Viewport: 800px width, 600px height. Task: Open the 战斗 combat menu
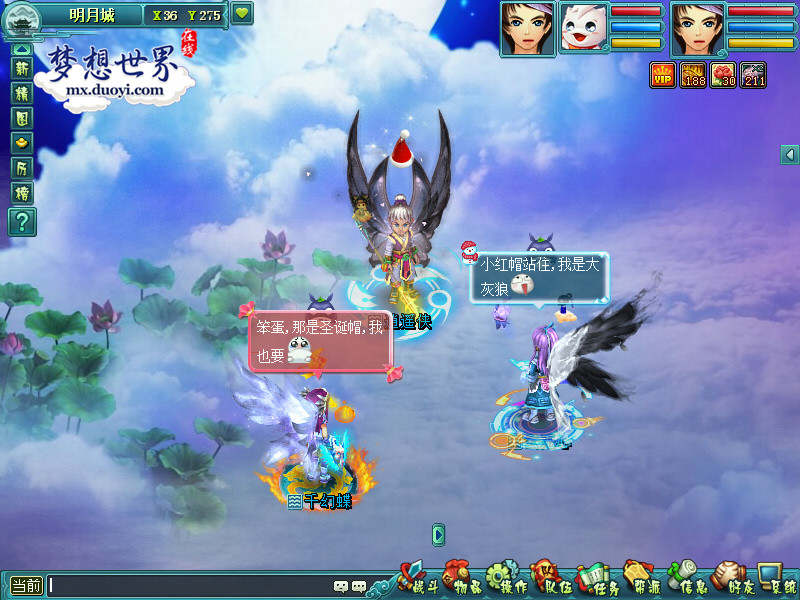417,579
